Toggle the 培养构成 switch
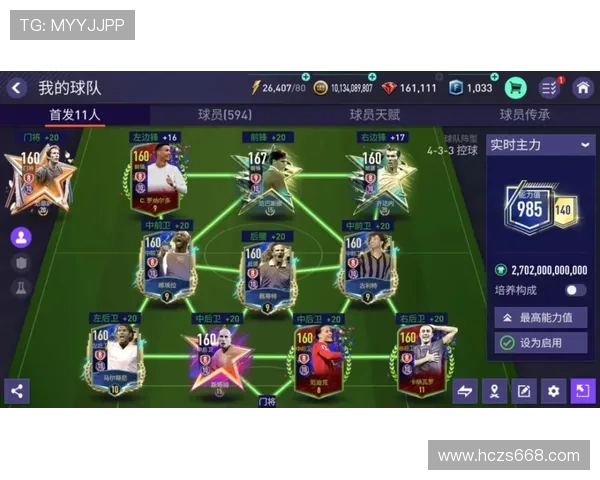This screenshot has width=600, height=480. coord(575,290)
